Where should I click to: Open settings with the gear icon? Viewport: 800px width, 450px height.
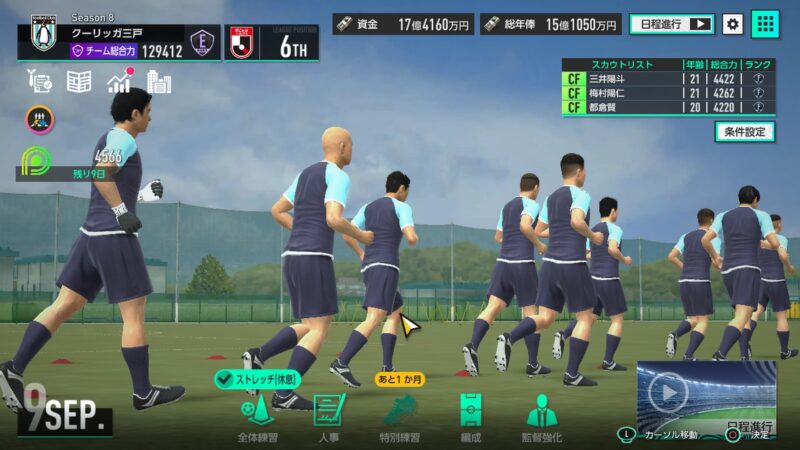[x=733, y=23]
